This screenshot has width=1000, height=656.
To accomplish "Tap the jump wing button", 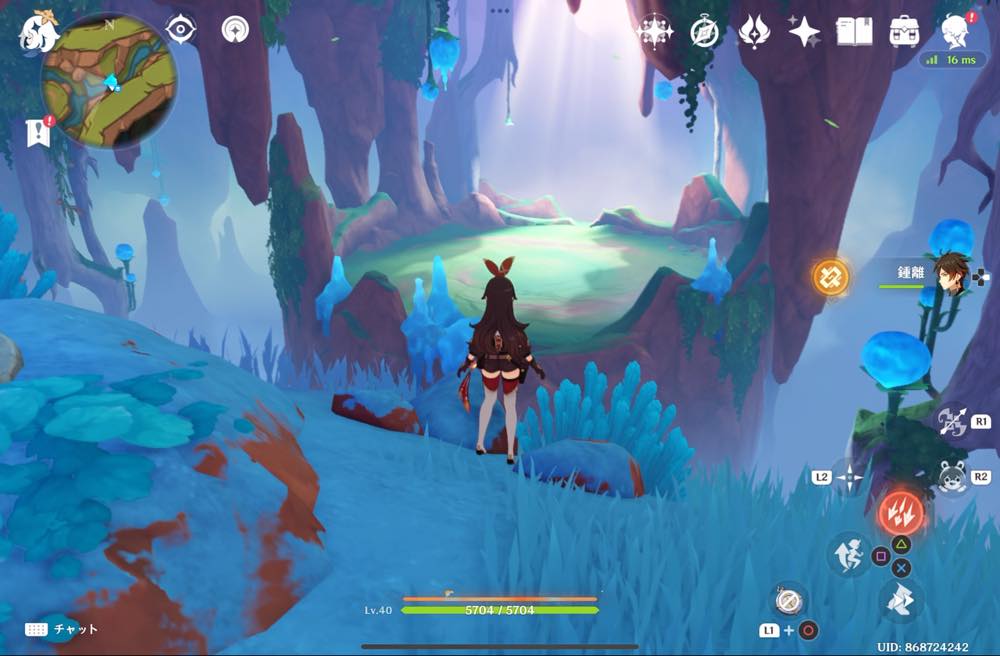I will click(x=901, y=601).
